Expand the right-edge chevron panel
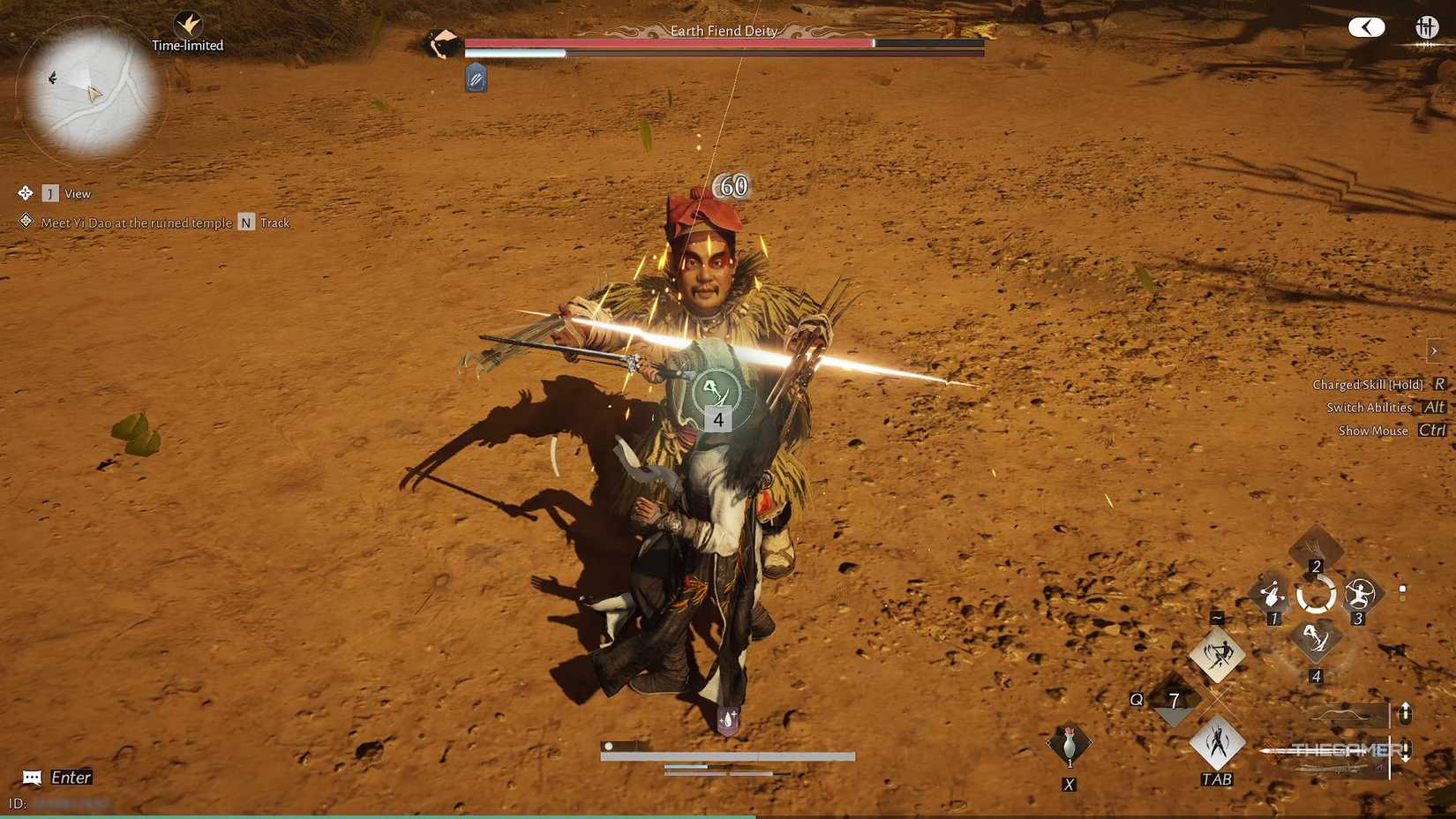1456x819 pixels. tap(1436, 350)
